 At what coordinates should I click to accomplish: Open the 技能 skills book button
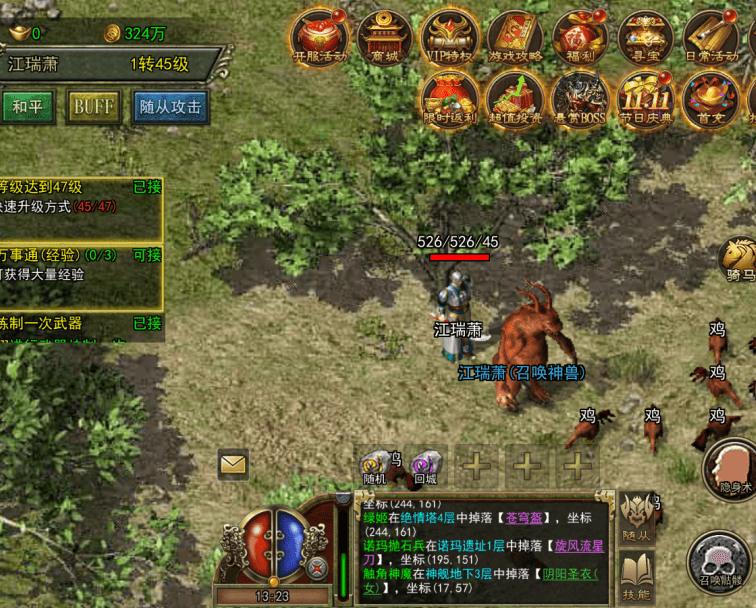click(636, 575)
